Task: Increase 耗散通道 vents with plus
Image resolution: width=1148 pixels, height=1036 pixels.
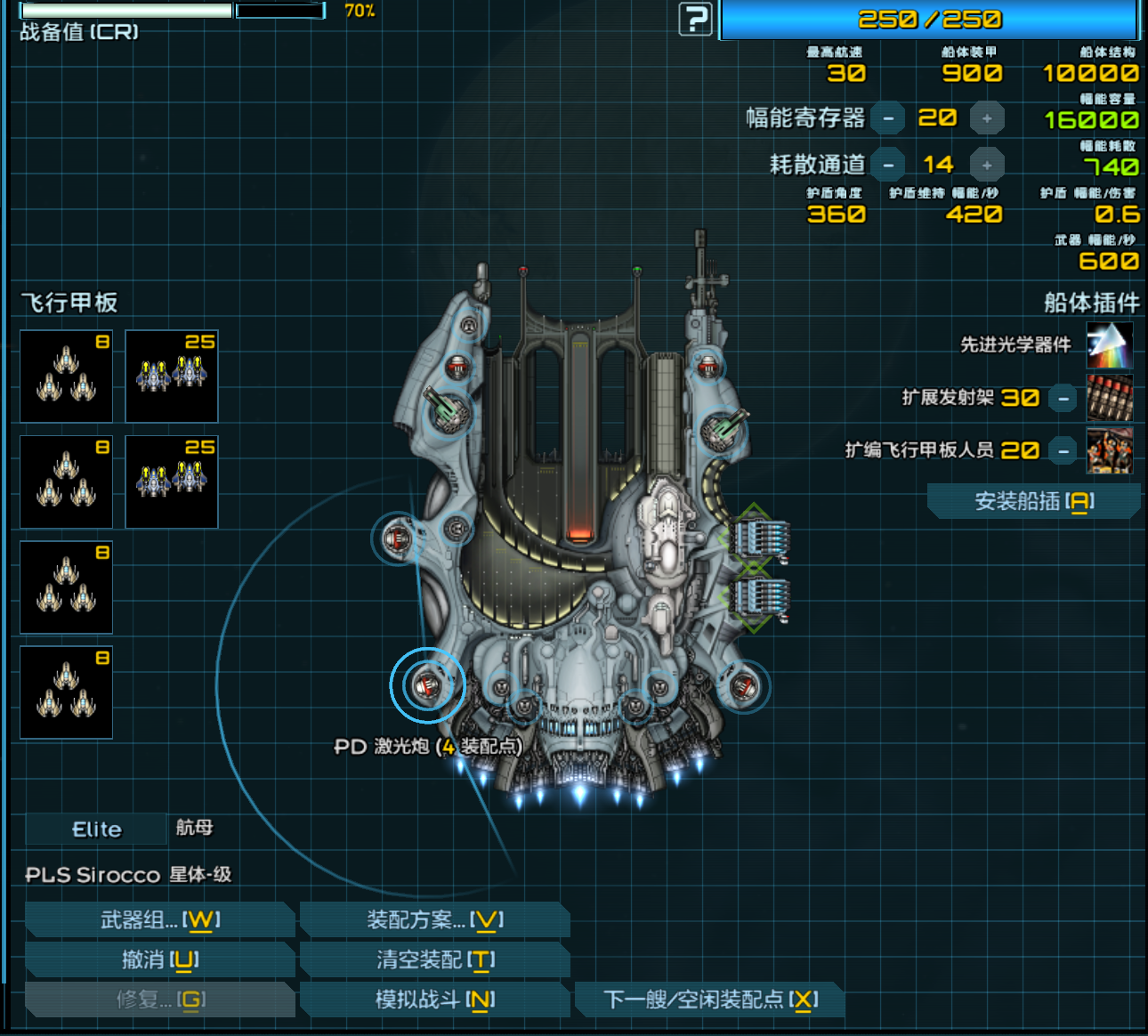Action: click(987, 165)
